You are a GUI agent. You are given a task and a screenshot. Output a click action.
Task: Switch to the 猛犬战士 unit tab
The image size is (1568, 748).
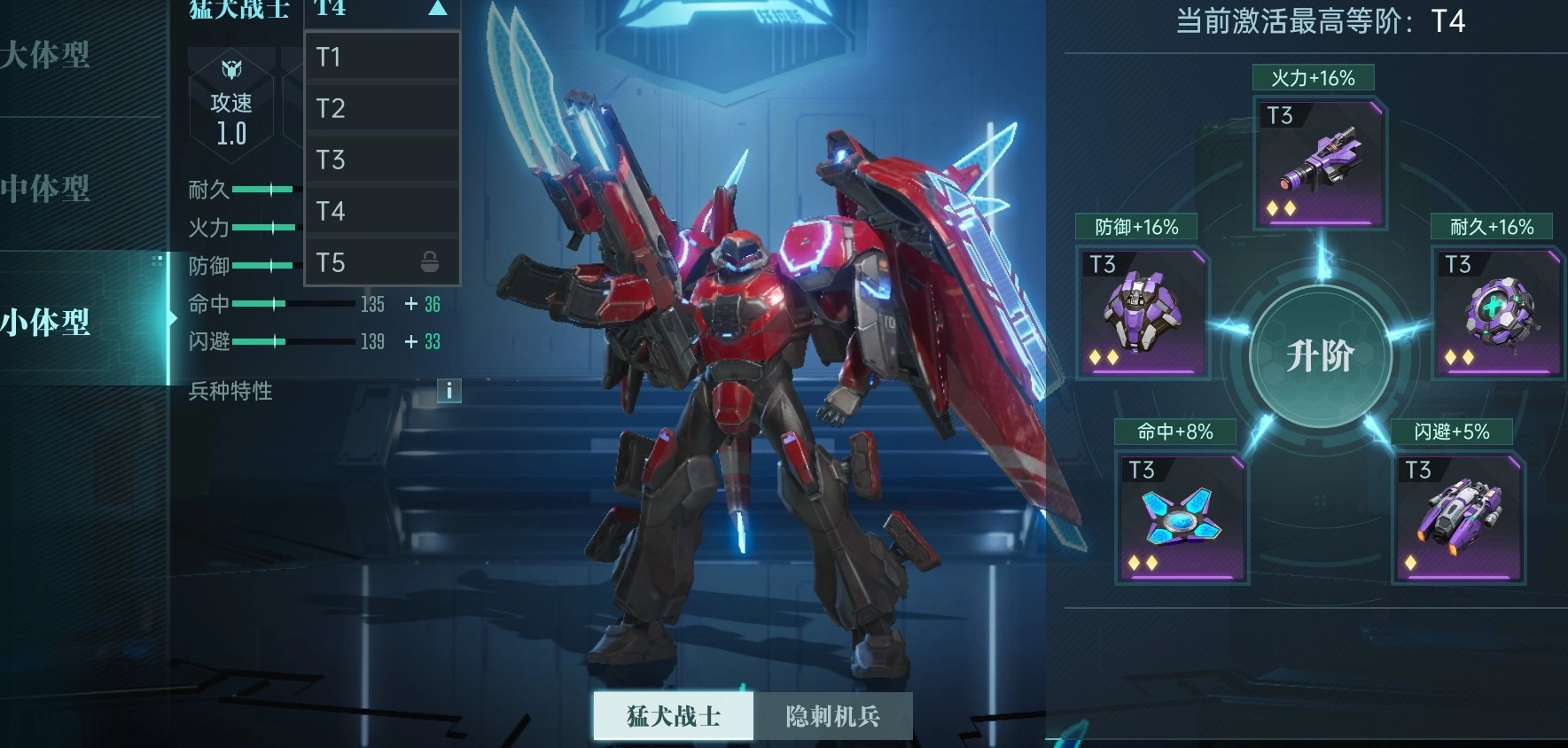[674, 716]
